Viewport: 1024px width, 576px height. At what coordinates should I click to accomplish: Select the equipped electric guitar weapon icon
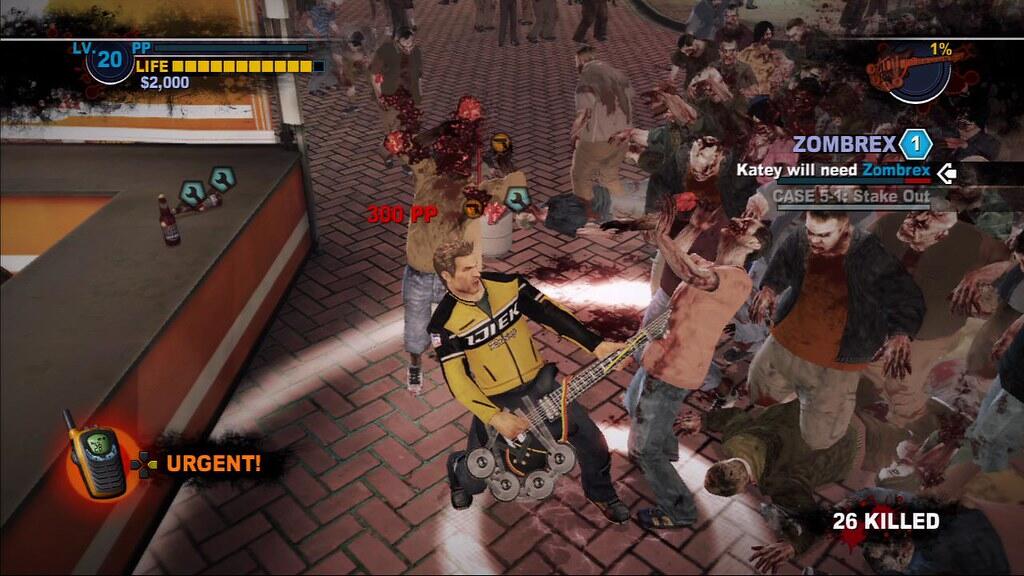pos(917,71)
